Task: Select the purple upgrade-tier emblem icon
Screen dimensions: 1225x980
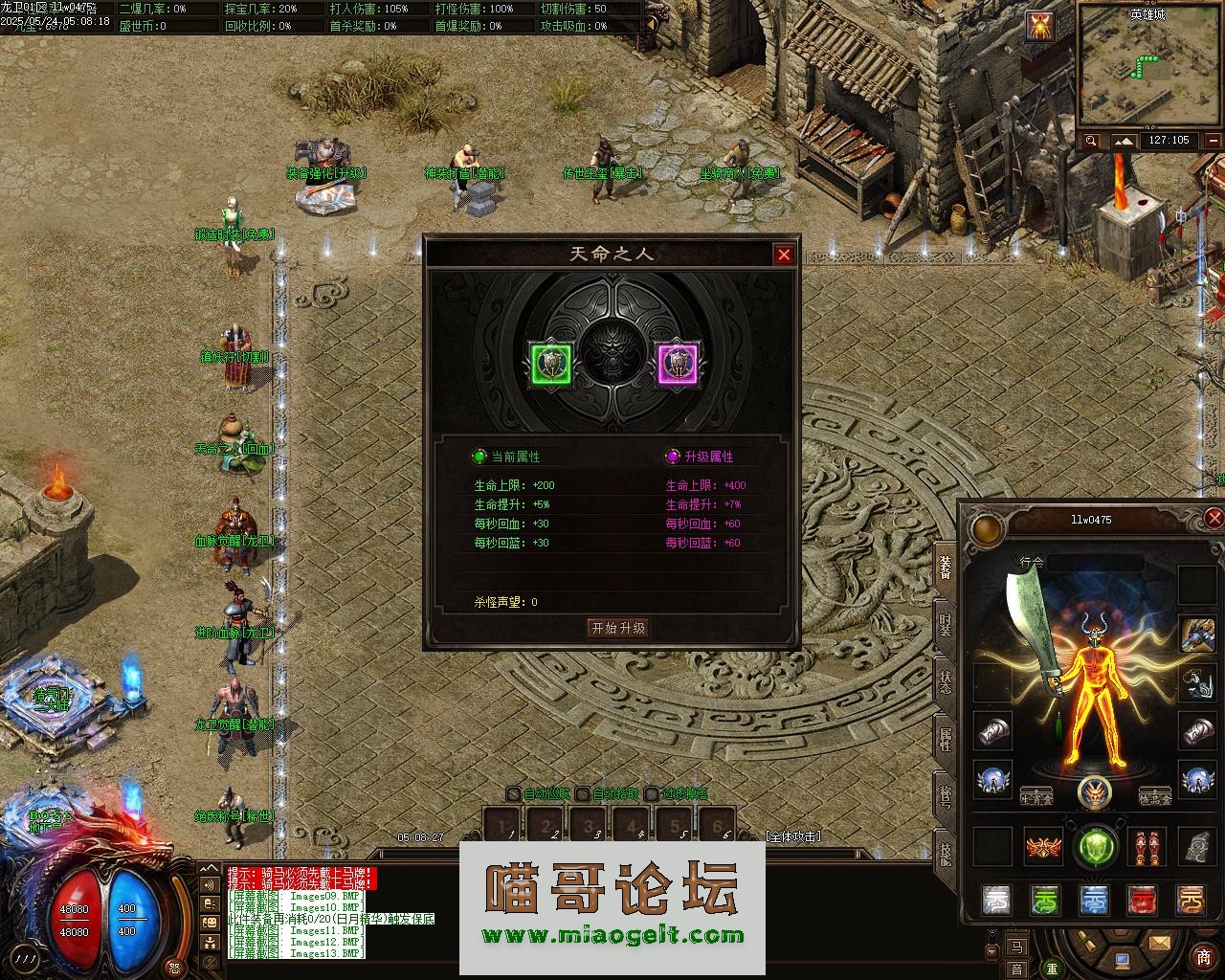Action: (x=678, y=364)
